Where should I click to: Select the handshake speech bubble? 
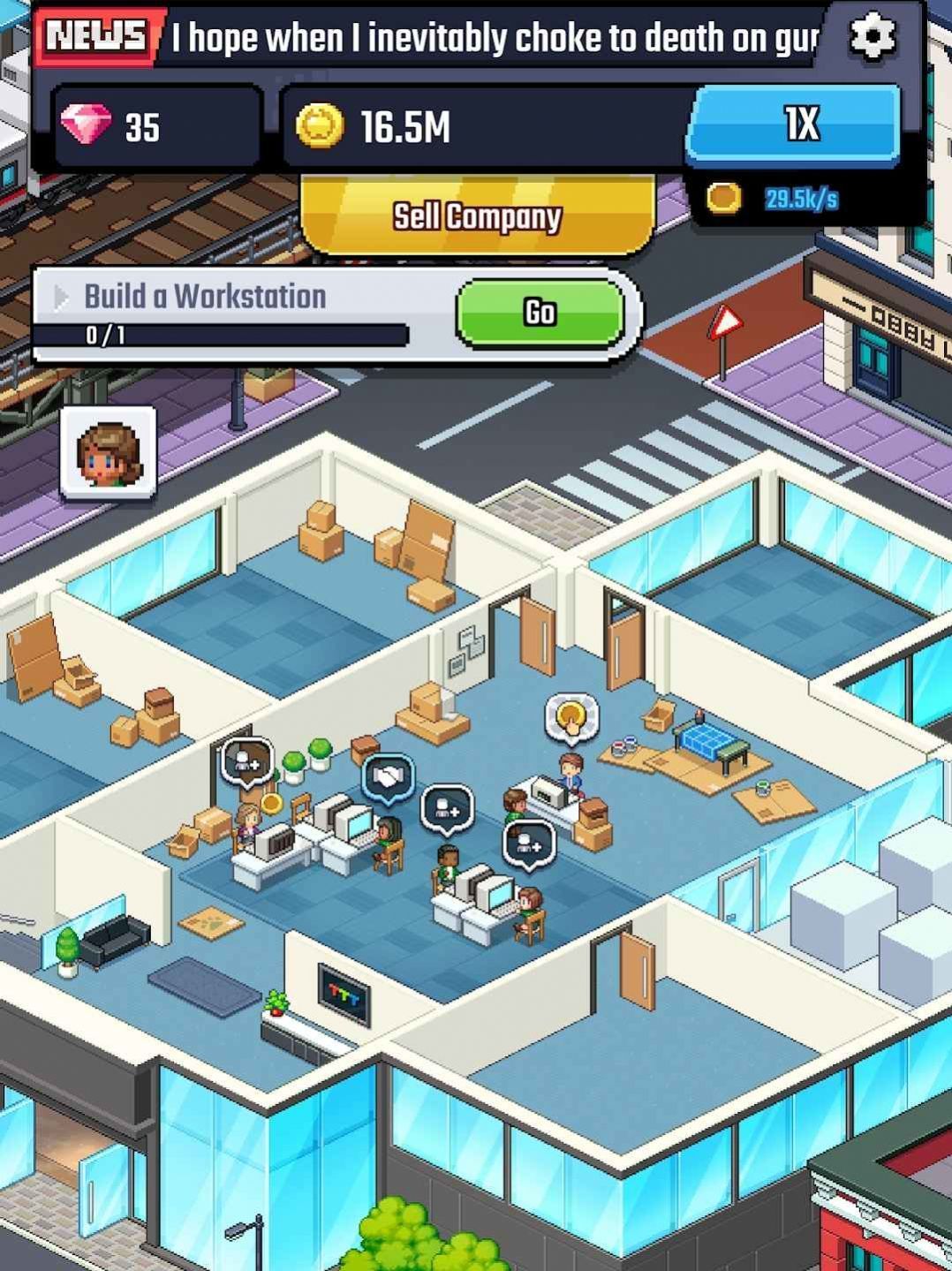click(389, 778)
